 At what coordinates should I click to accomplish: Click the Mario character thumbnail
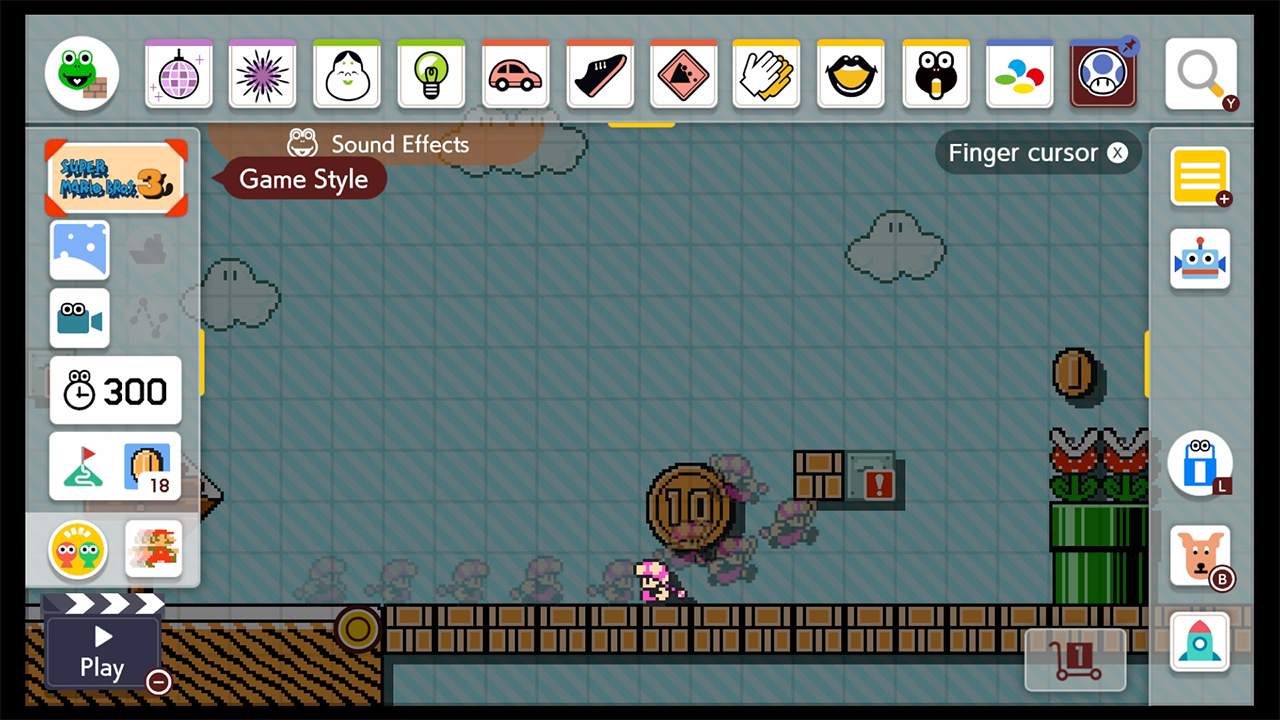[152, 549]
